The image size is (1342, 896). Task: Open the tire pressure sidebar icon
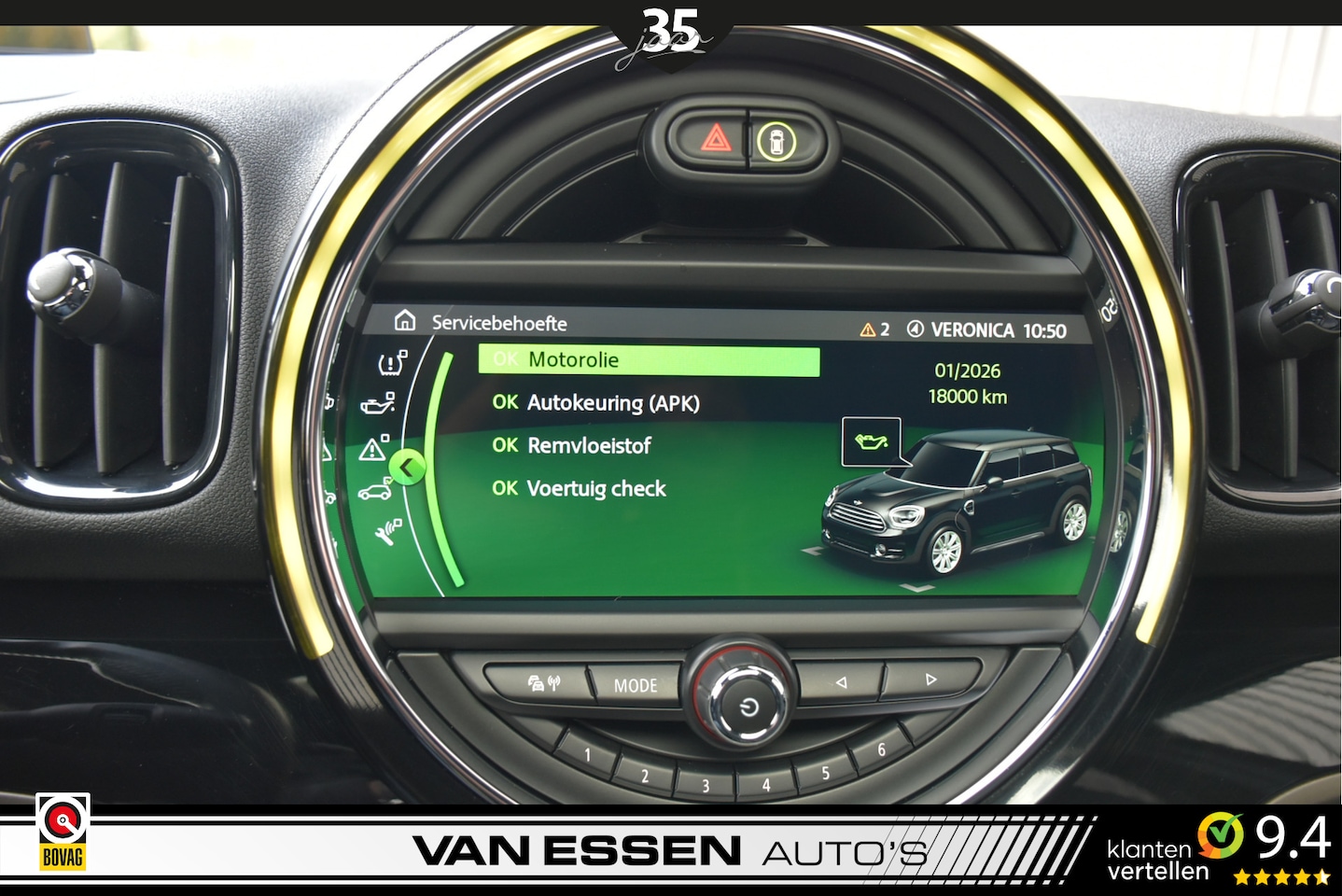(392, 362)
